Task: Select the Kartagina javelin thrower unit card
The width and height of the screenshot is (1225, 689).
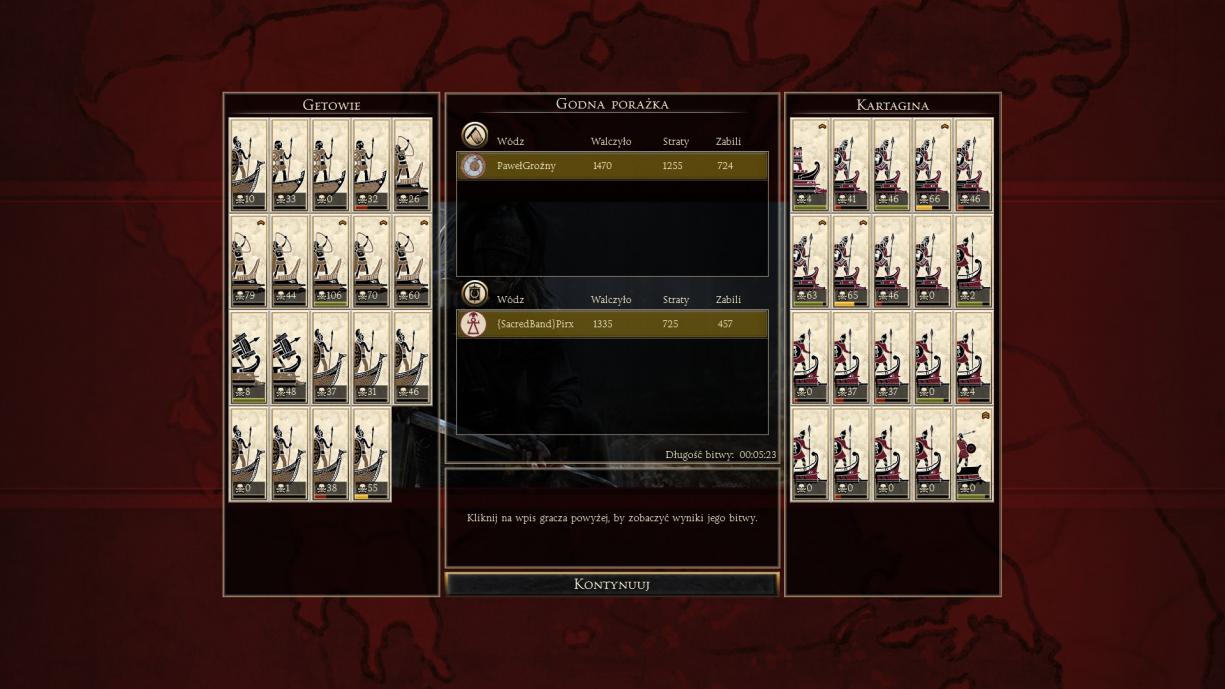Action: pyautogui.click(x=973, y=453)
